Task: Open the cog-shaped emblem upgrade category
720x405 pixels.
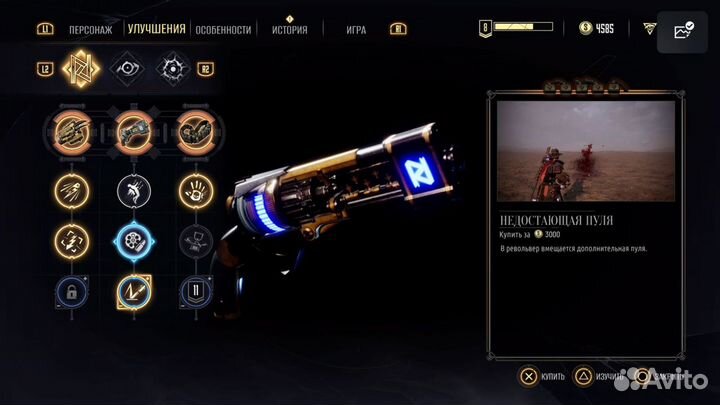Action: (x=176, y=69)
